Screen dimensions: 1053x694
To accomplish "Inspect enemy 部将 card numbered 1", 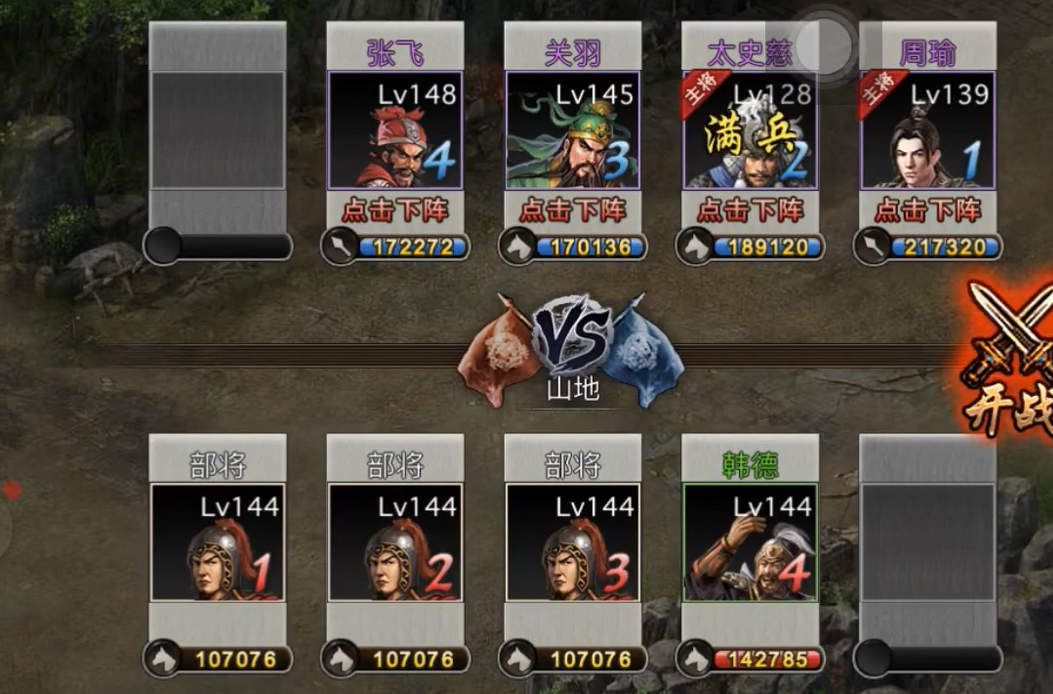I will [x=217, y=543].
